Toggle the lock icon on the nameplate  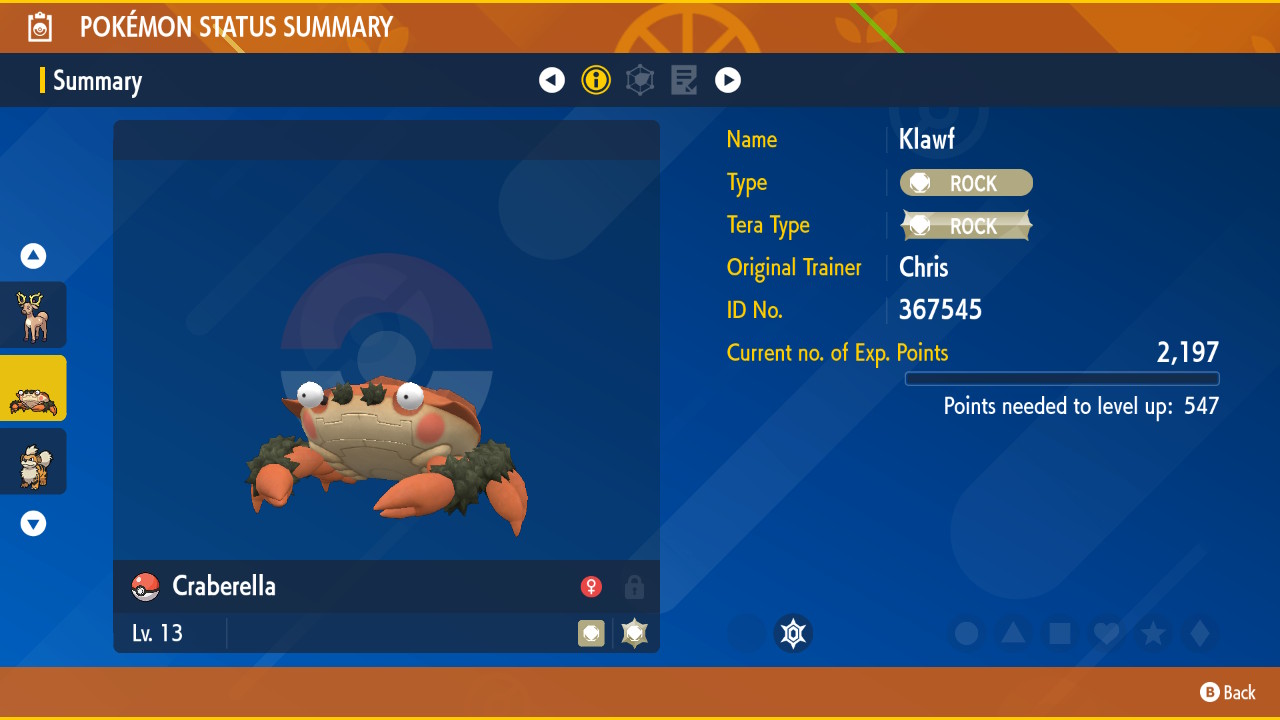pos(634,587)
